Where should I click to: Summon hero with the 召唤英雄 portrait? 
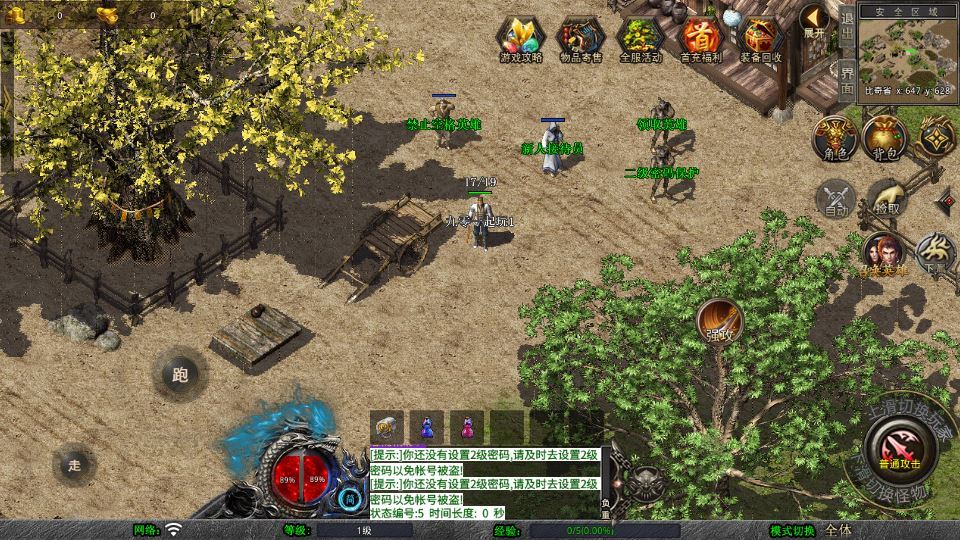point(883,254)
